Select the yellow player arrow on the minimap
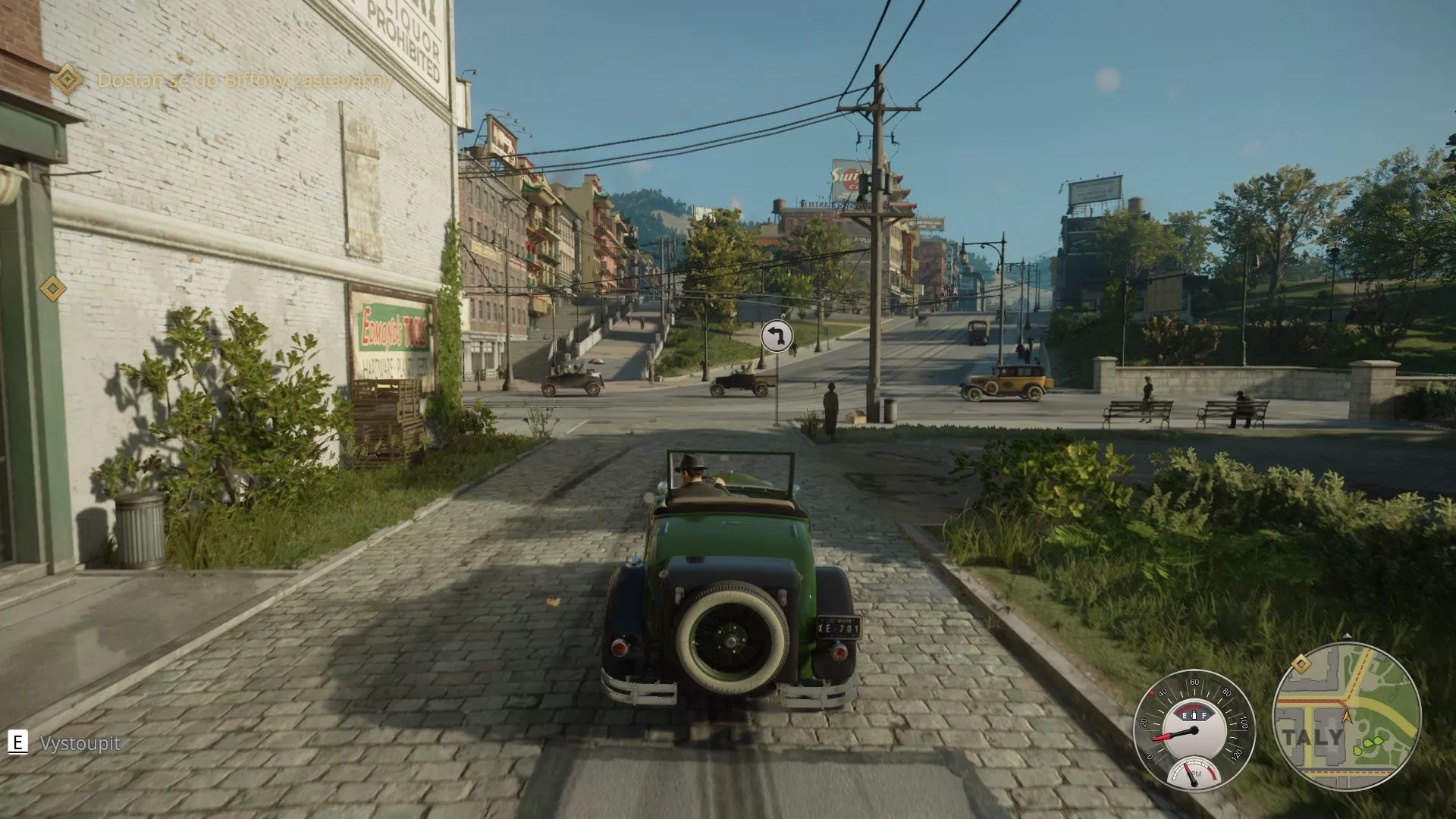 [1347, 717]
